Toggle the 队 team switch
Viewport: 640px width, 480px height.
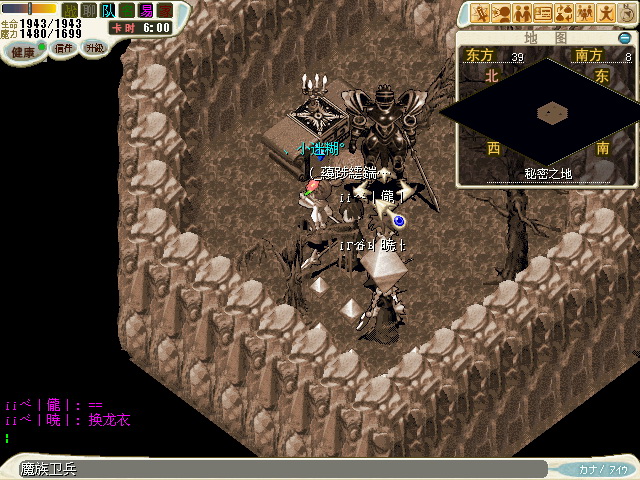click(108, 10)
